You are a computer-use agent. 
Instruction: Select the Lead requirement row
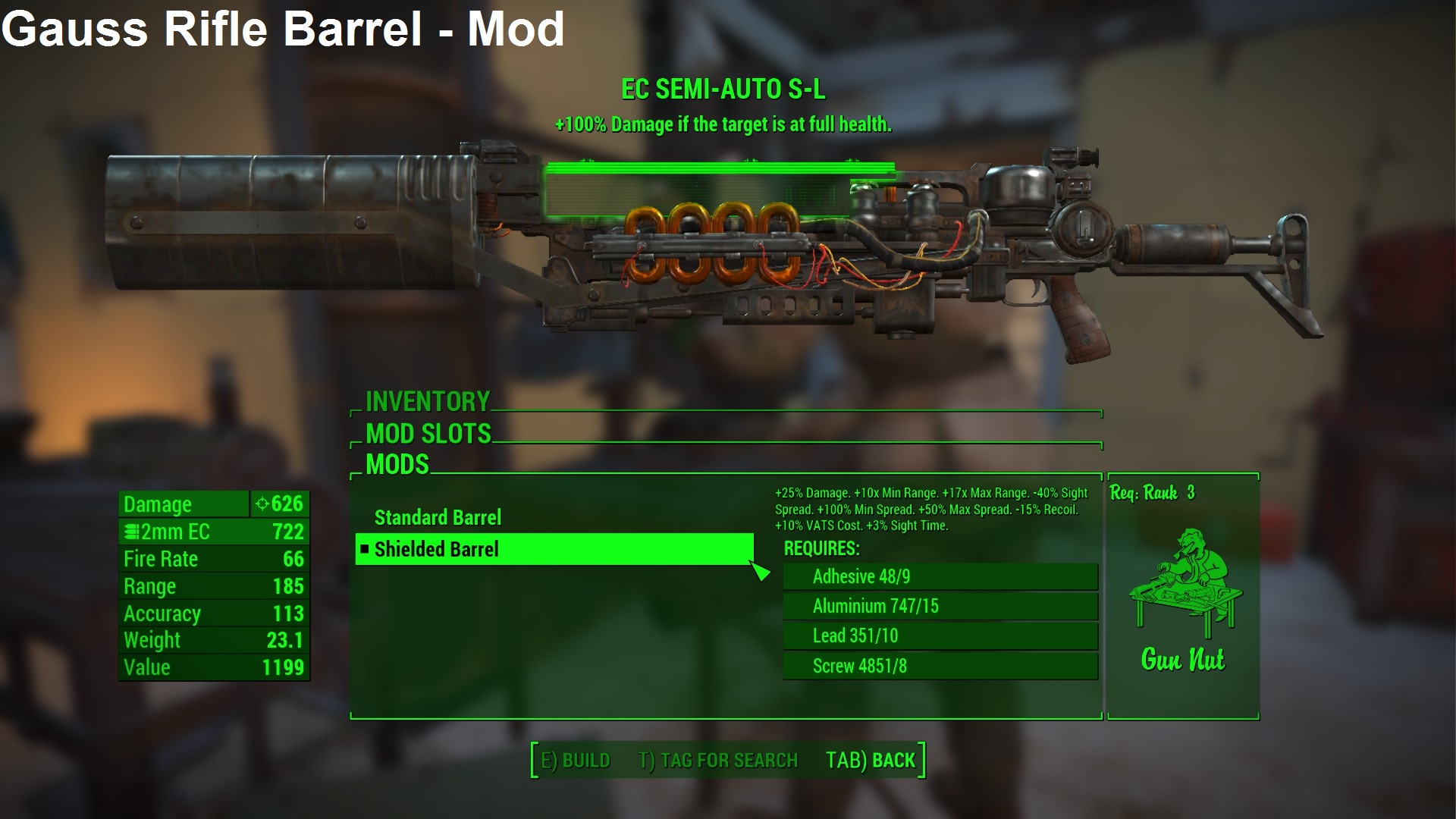point(940,636)
